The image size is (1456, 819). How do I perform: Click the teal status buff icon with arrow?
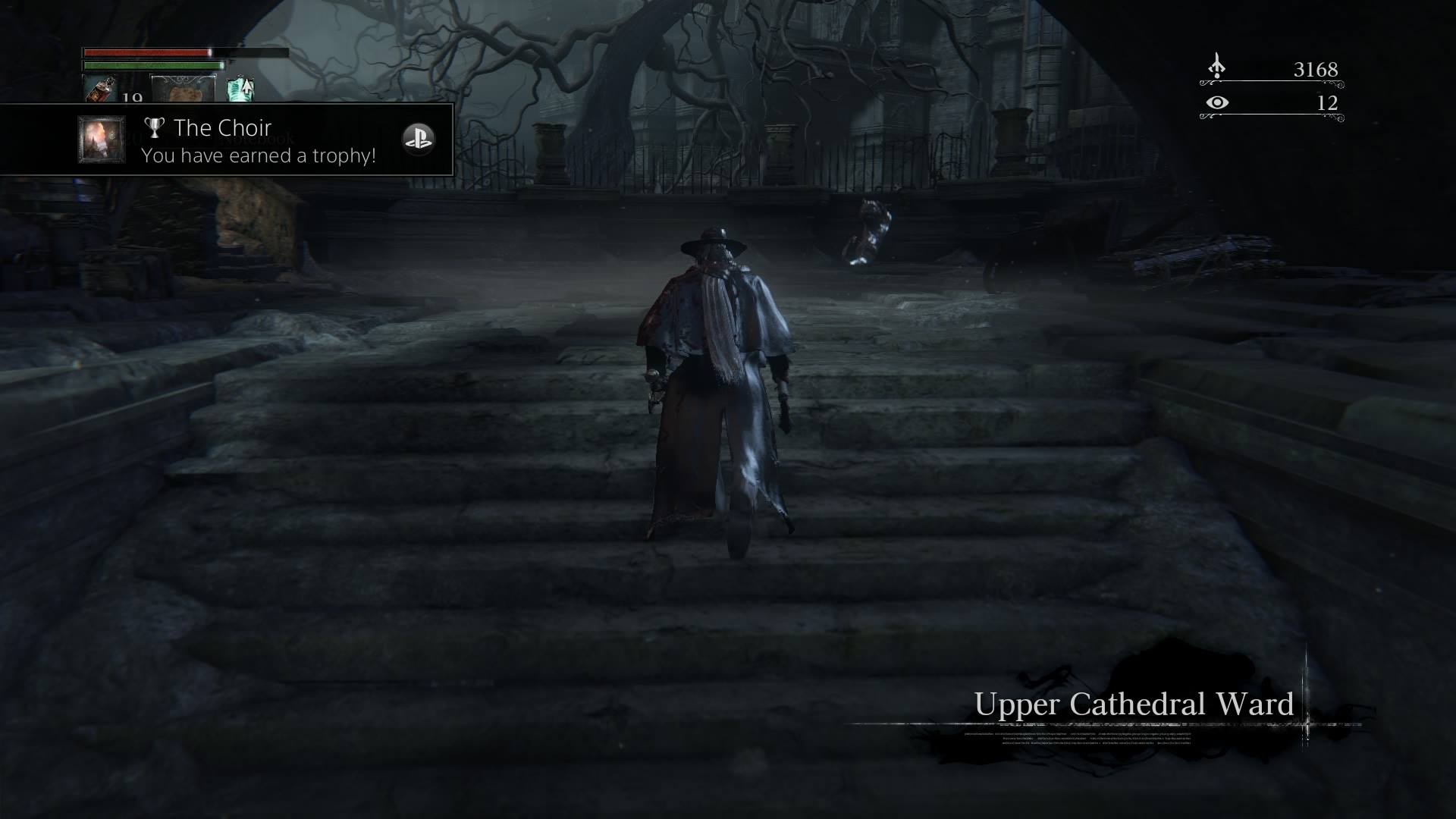coord(240,89)
